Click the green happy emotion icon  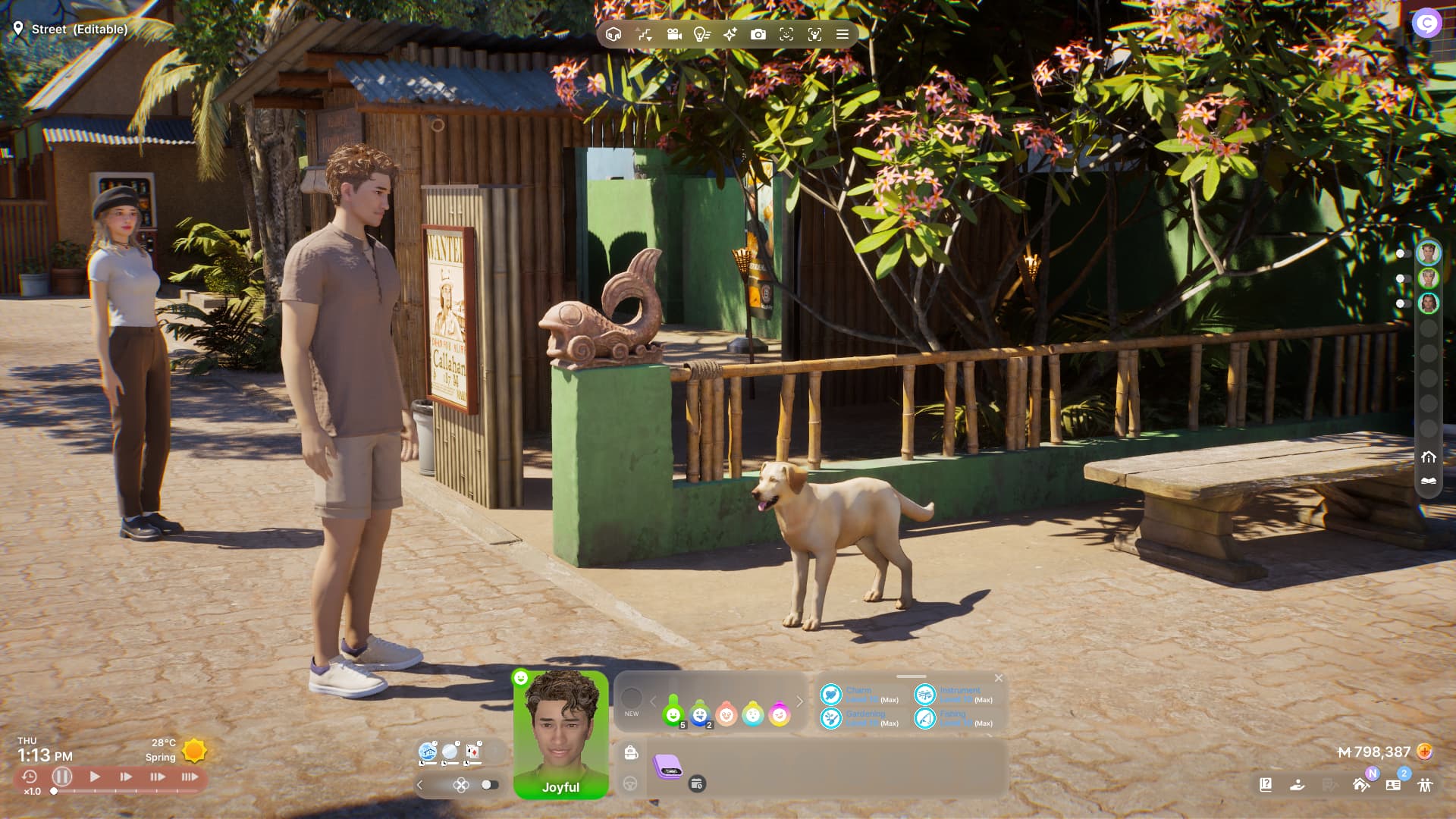click(x=673, y=714)
